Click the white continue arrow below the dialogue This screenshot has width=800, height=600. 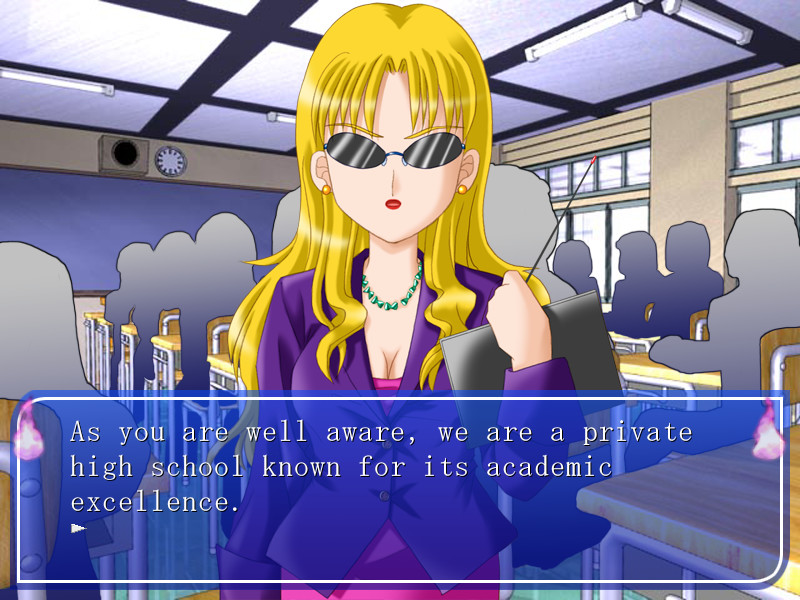click(79, 527)
